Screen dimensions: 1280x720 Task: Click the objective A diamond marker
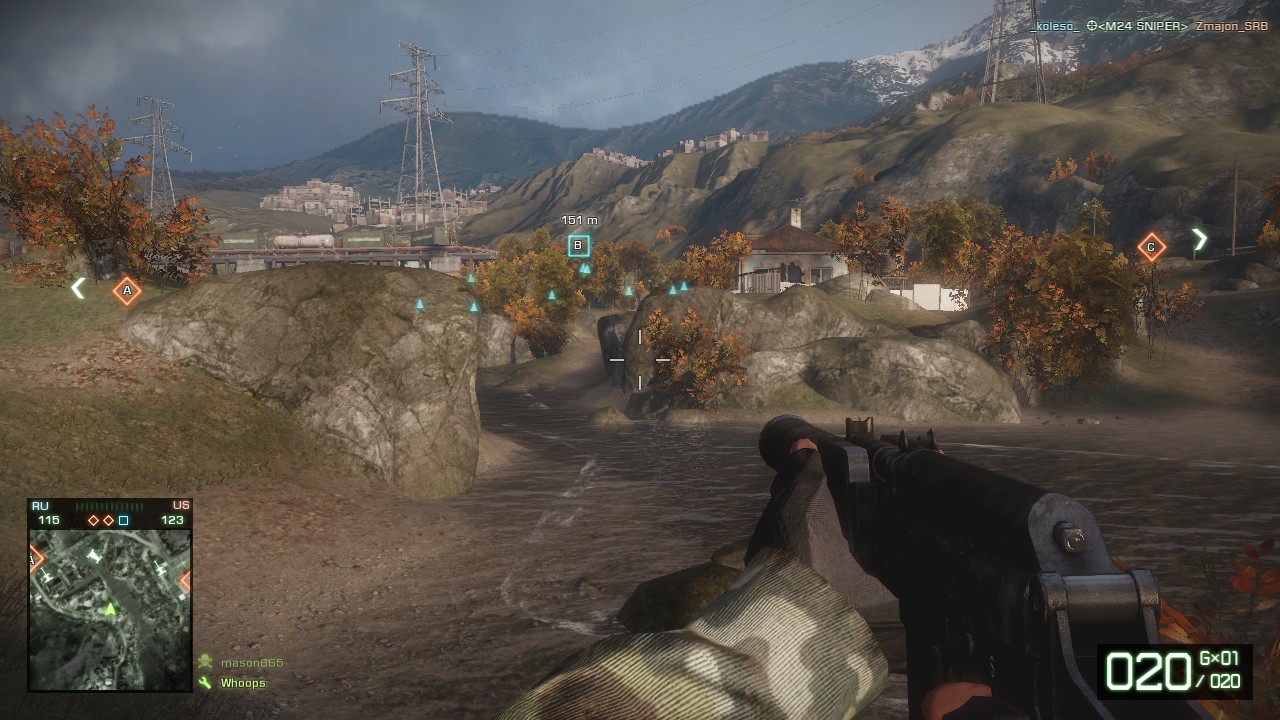[127, 291]
